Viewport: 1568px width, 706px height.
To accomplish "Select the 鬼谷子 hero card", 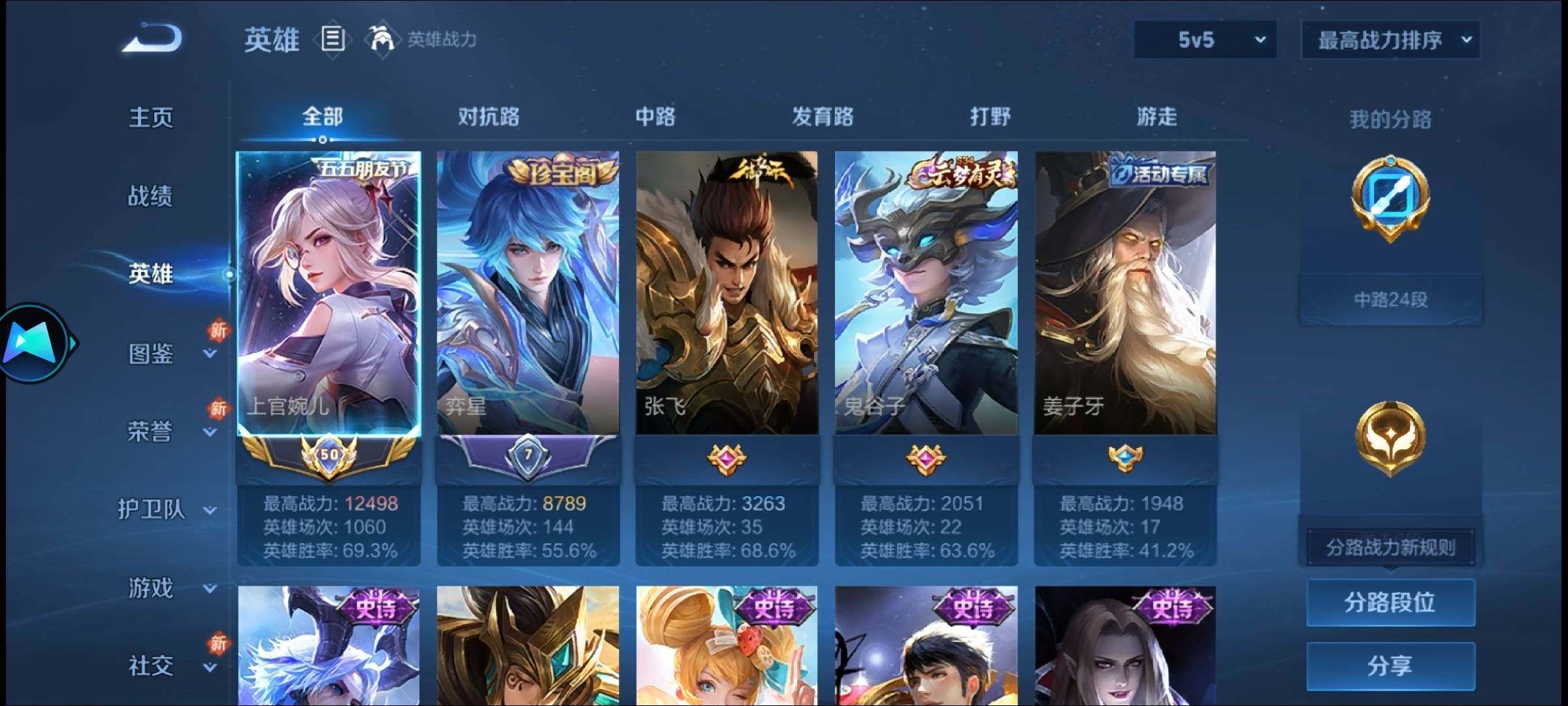I will coord(925,291).
